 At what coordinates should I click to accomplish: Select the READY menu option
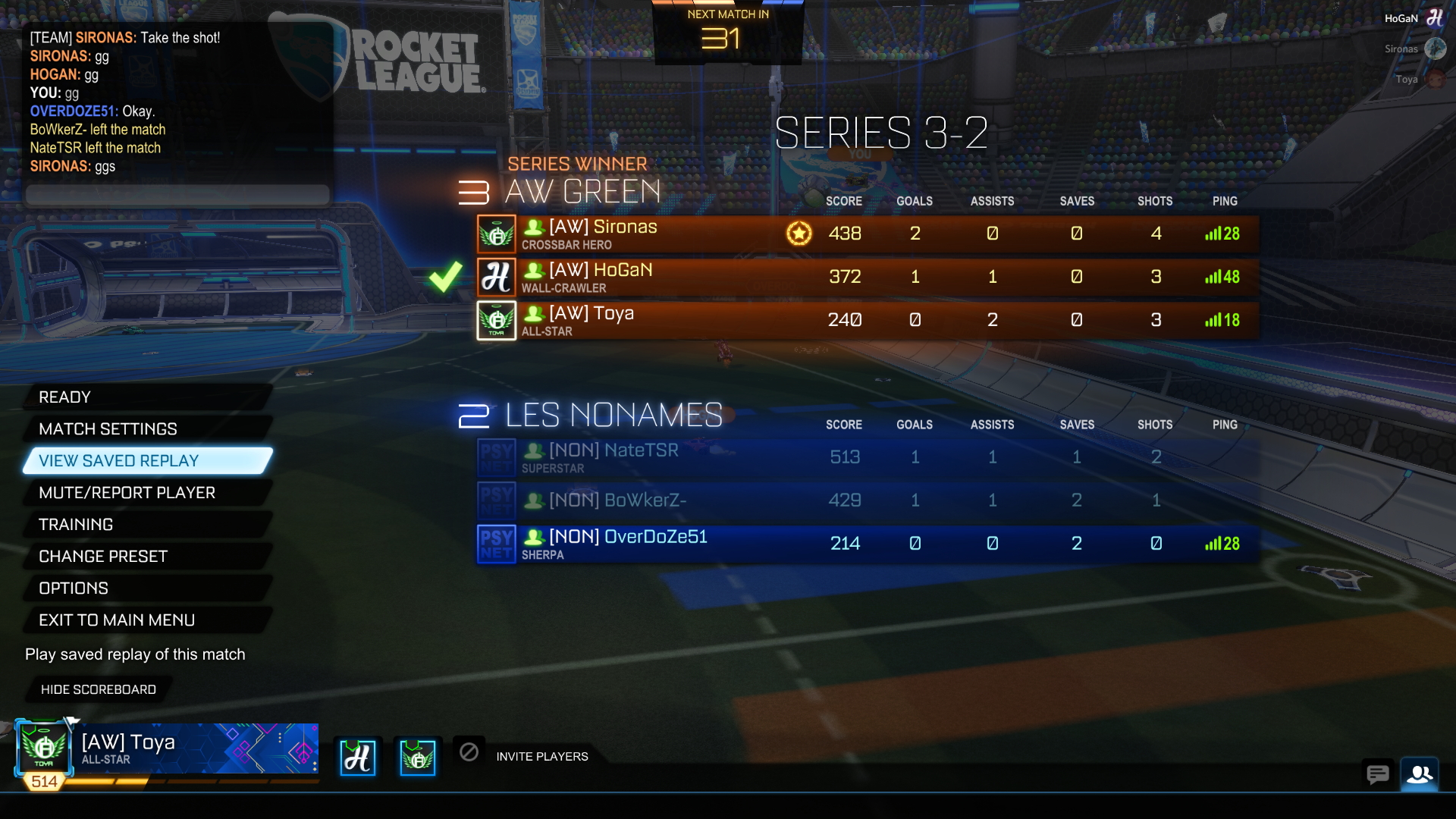tap(144, 397)
